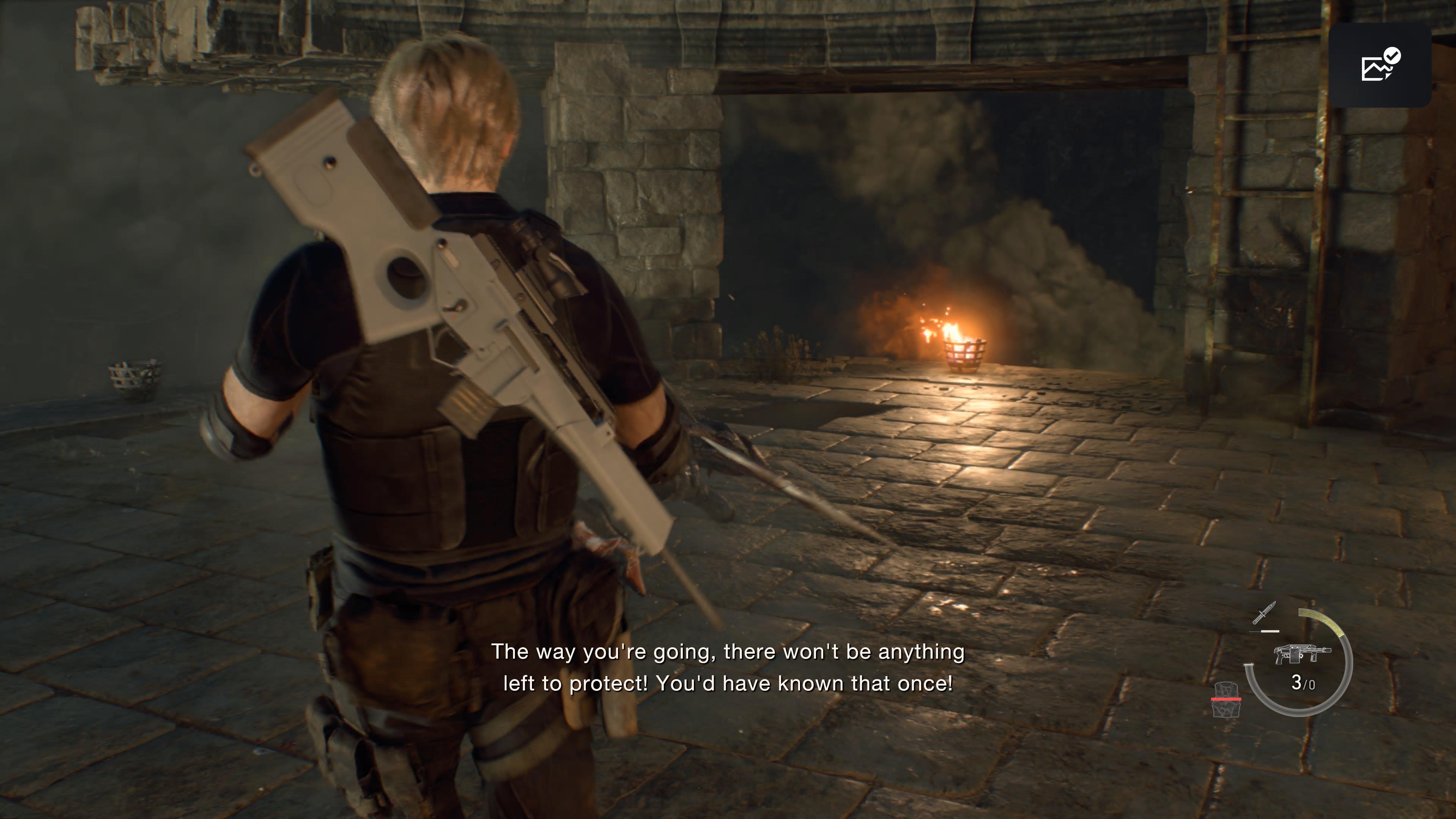Select the combat knife icon

pos(1264,614)
